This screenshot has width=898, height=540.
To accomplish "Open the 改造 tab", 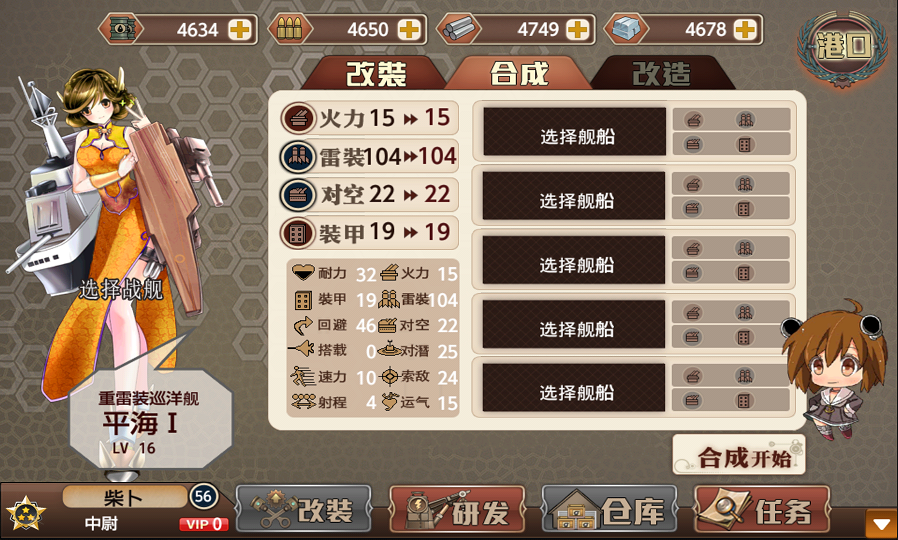I will click(x=661, y=73).
